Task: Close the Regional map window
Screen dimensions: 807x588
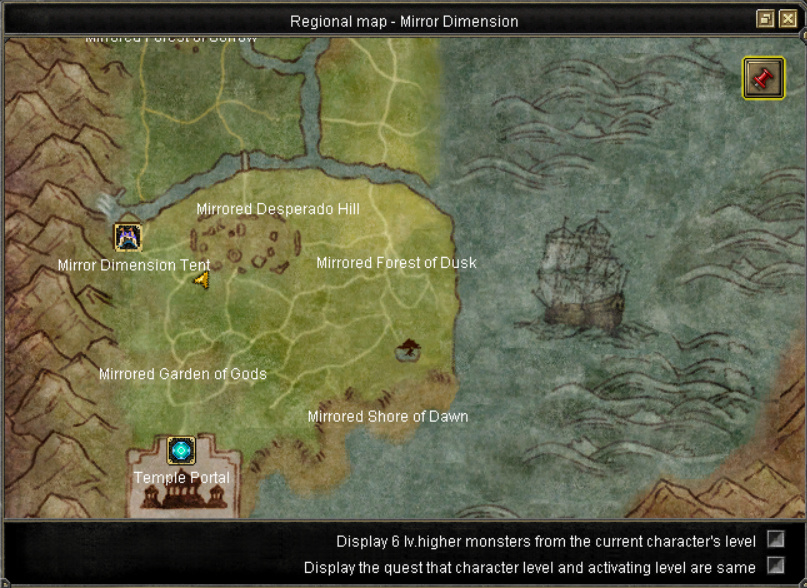Action: 788,19
